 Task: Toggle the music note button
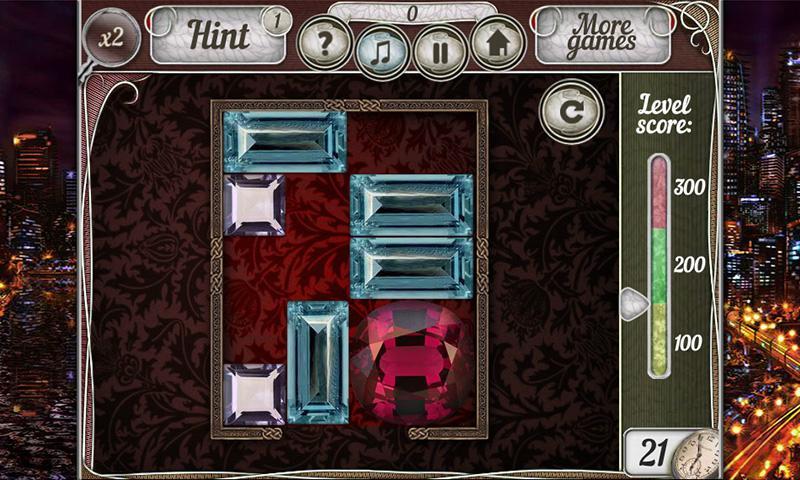click(x=382, y=48)
